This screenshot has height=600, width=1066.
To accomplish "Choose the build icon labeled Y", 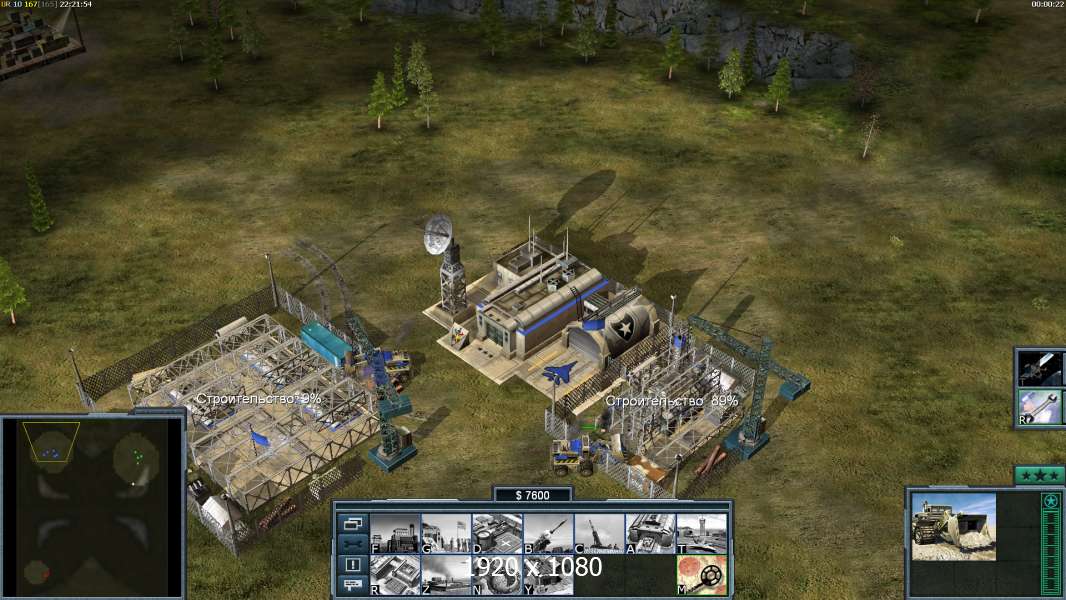I will (548, 574).
